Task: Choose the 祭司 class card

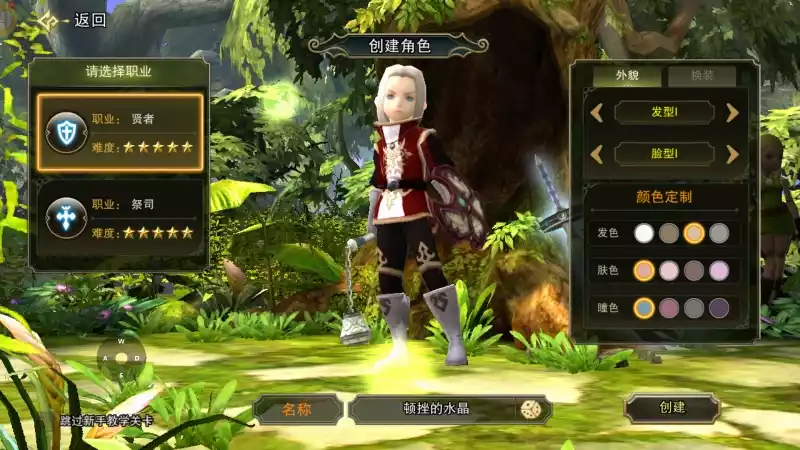Action: pos(120,218)
